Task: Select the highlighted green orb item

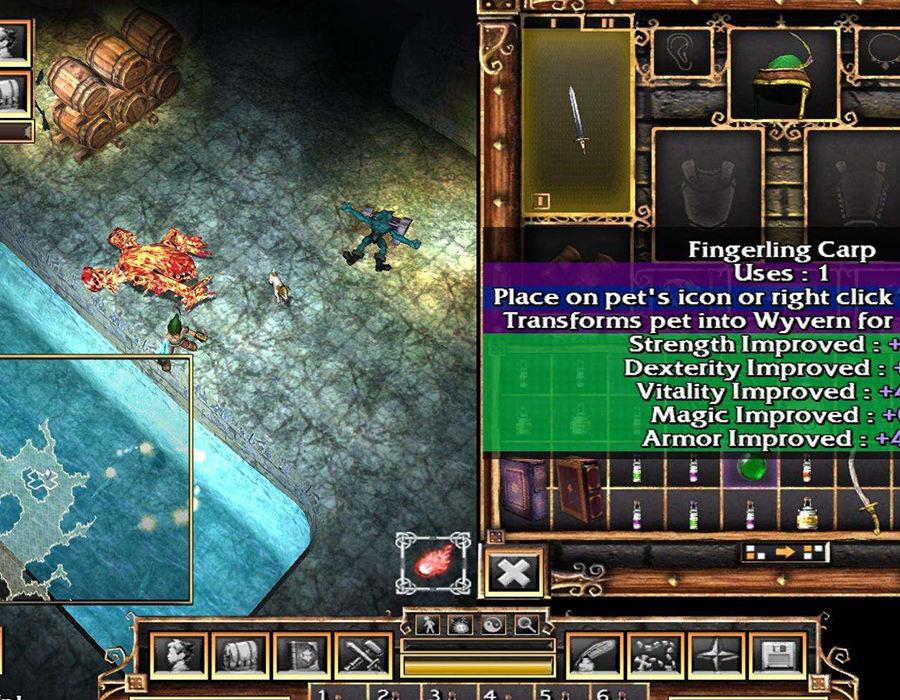Action: pyautogui.click(x=750, y=468)
